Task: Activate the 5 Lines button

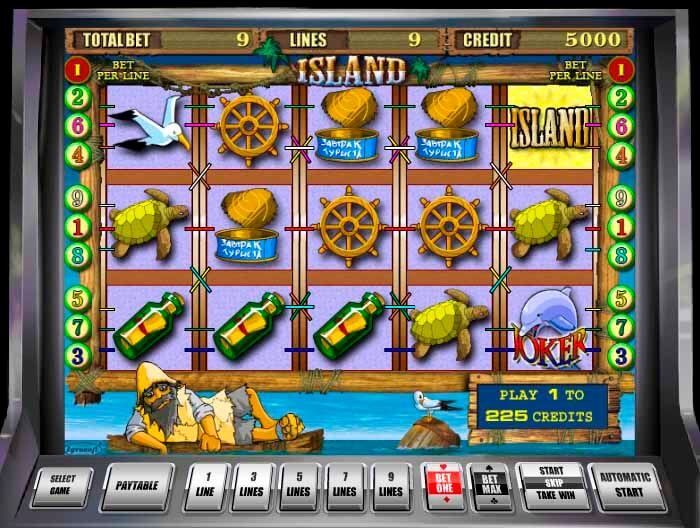Action: 299,486
